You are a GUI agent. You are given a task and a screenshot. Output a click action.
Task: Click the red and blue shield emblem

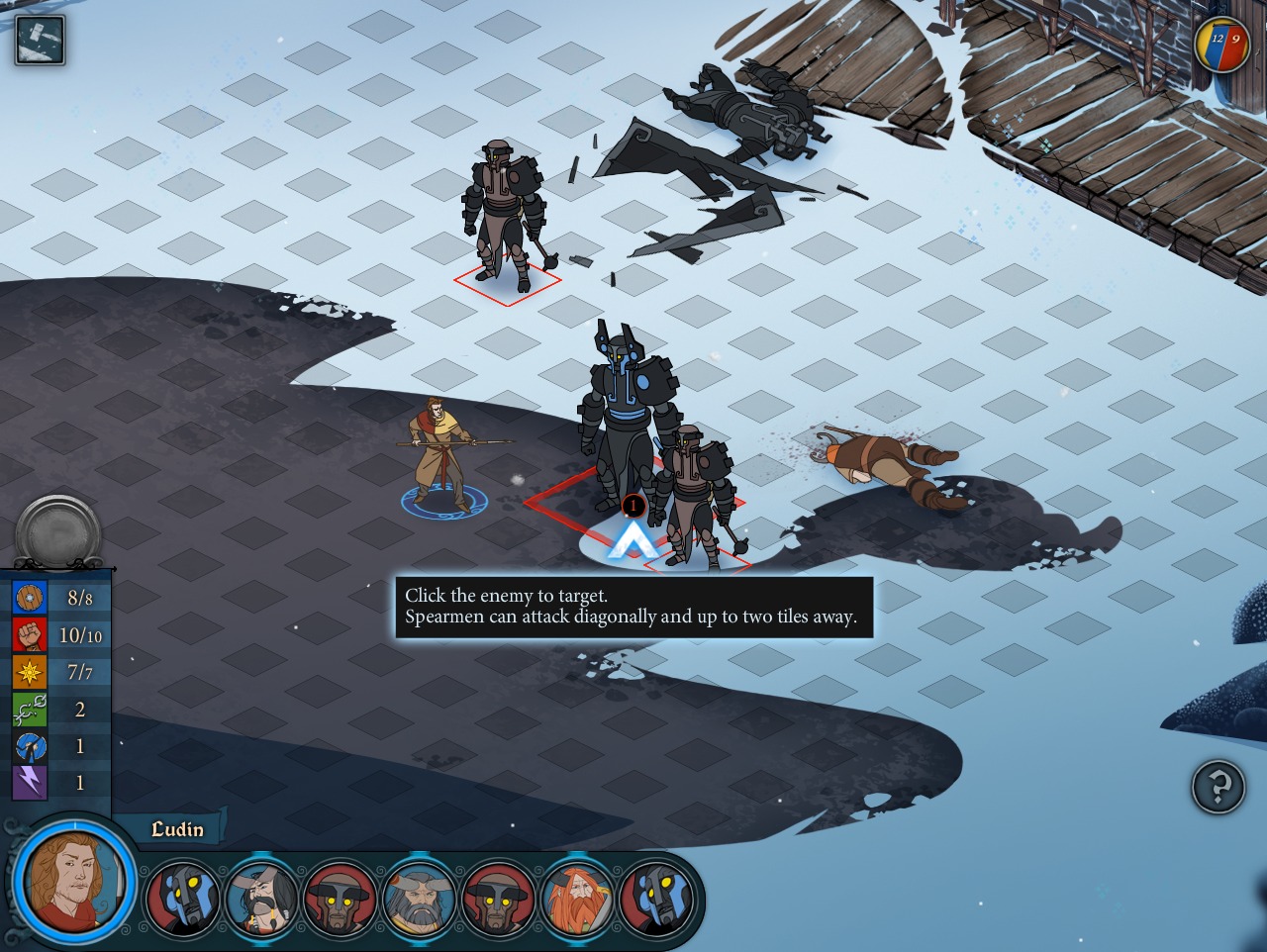(x=1223, y=45)
